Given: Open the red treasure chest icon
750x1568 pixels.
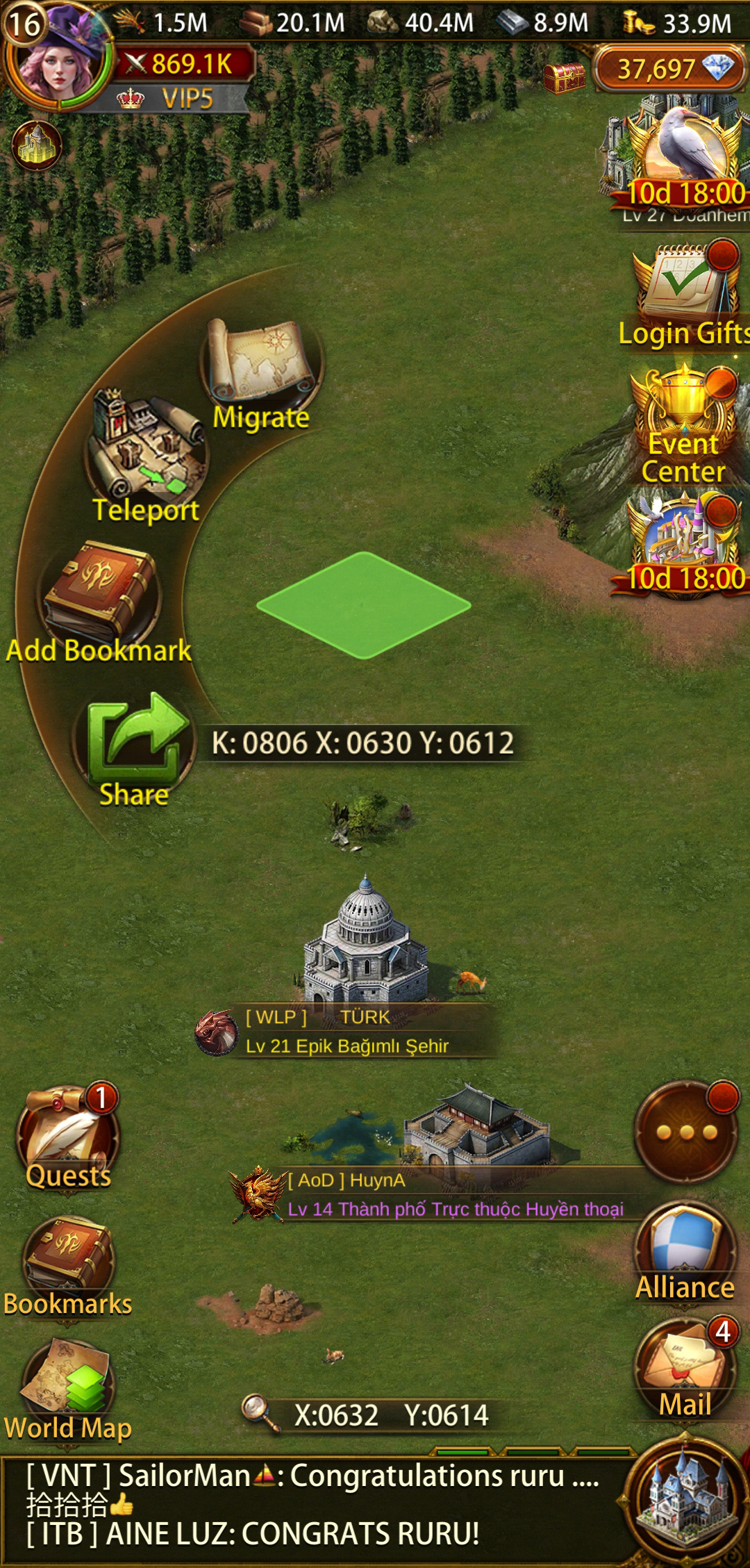Looking at the screenshot, I should coord(564,78).
